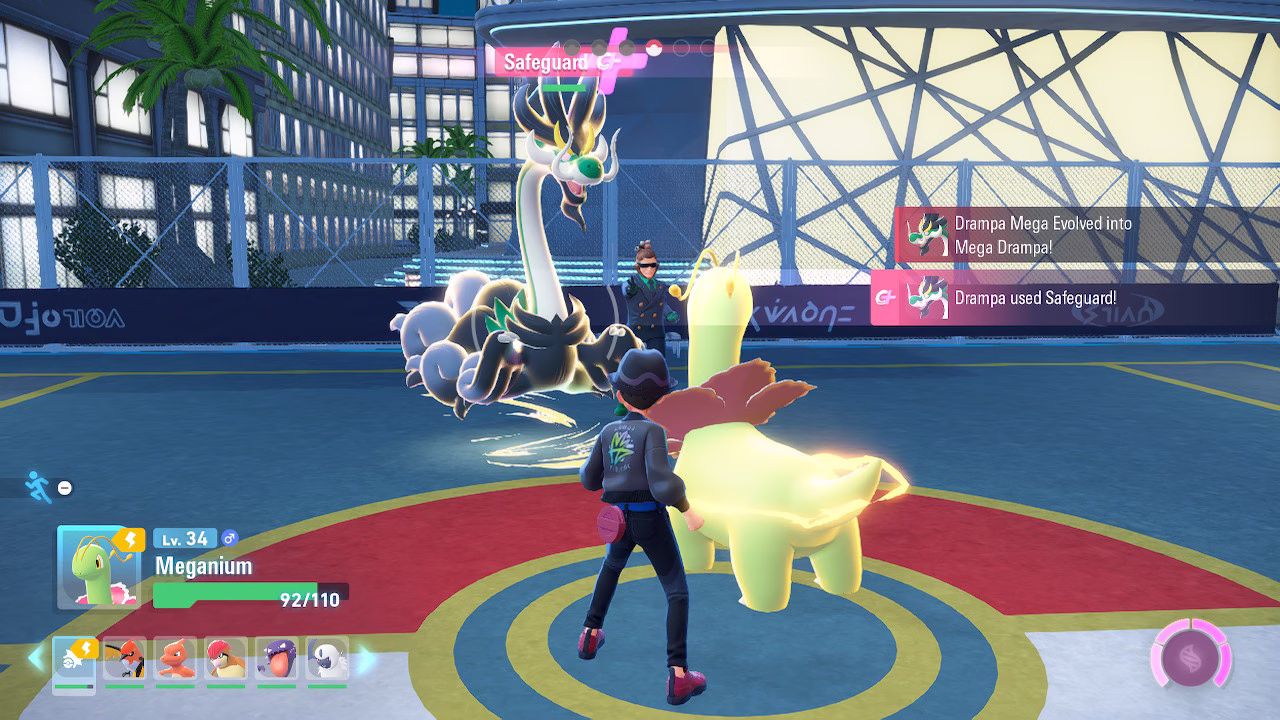Image resolution: width=1280 pixels, height=720 pixels.
Task: Switch to Charmeleon in the party bar
Action: [x=175, y=659]
